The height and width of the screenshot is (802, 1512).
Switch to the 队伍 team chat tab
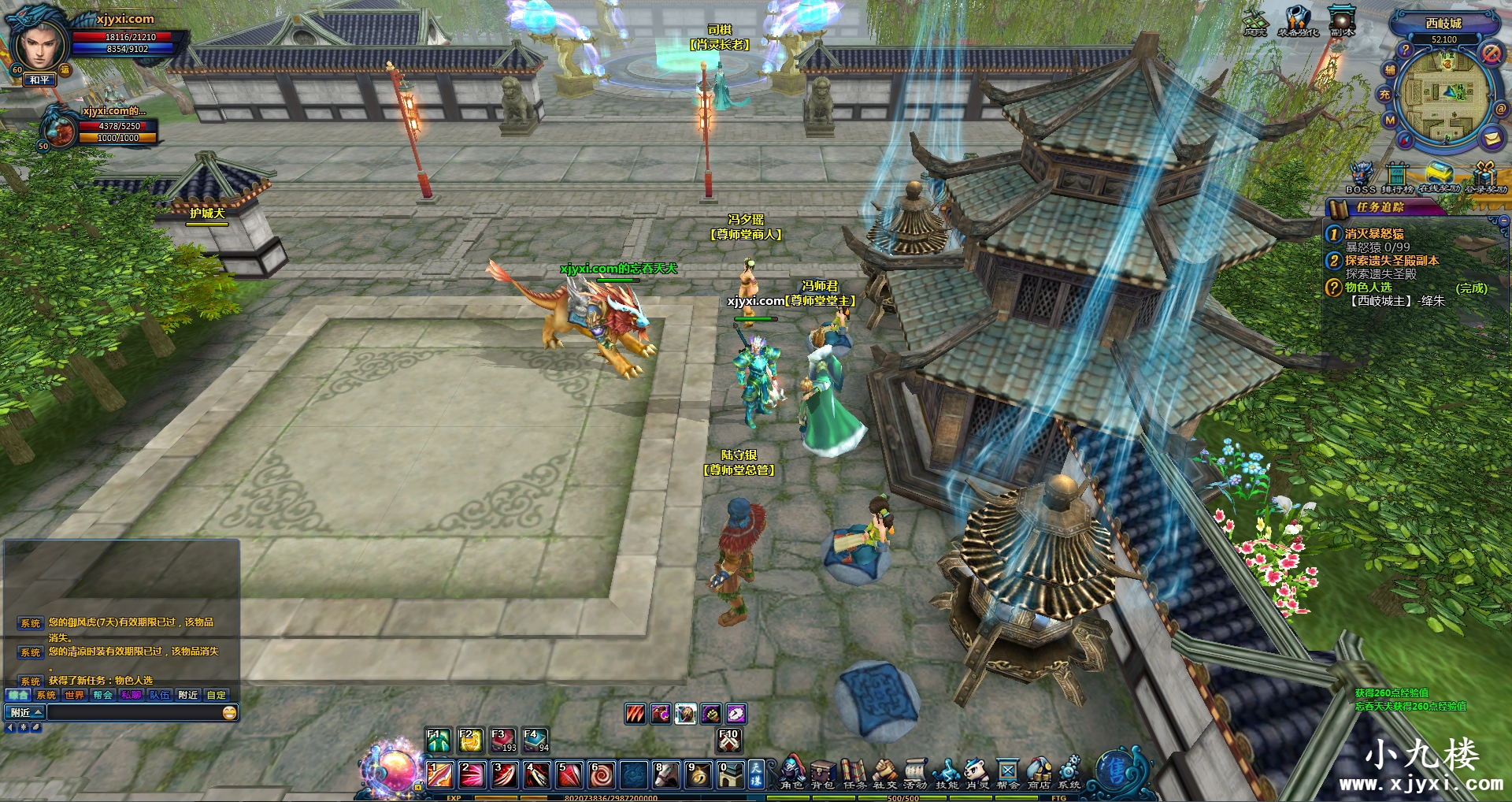160,695
